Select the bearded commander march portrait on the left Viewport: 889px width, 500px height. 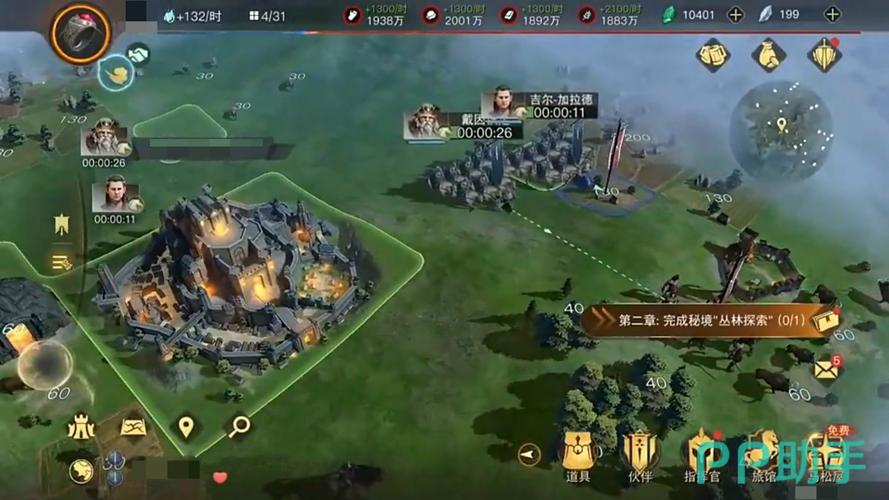(x=105, y=138)
